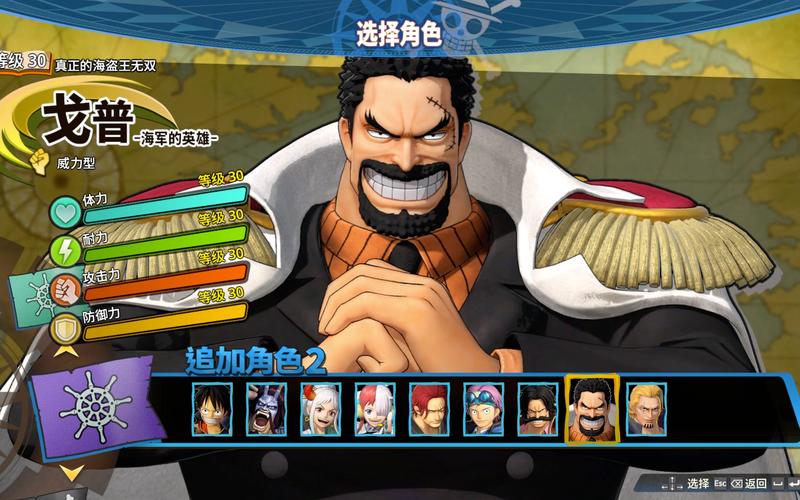800x500 pixels.
Task: Select Uta with red-and-white hair
Action: (375, 409)
